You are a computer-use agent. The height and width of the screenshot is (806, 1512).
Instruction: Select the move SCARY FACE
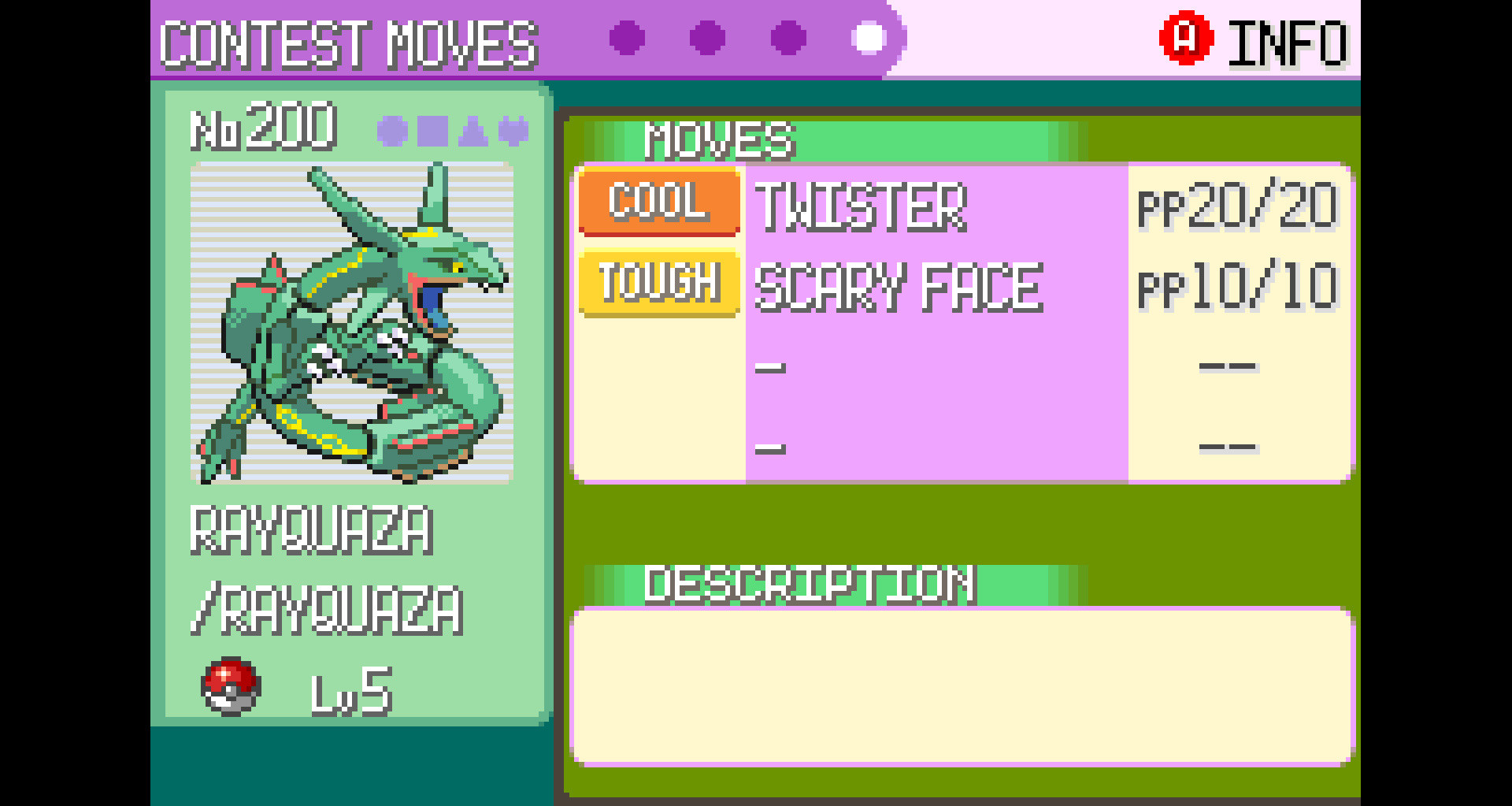898,286
